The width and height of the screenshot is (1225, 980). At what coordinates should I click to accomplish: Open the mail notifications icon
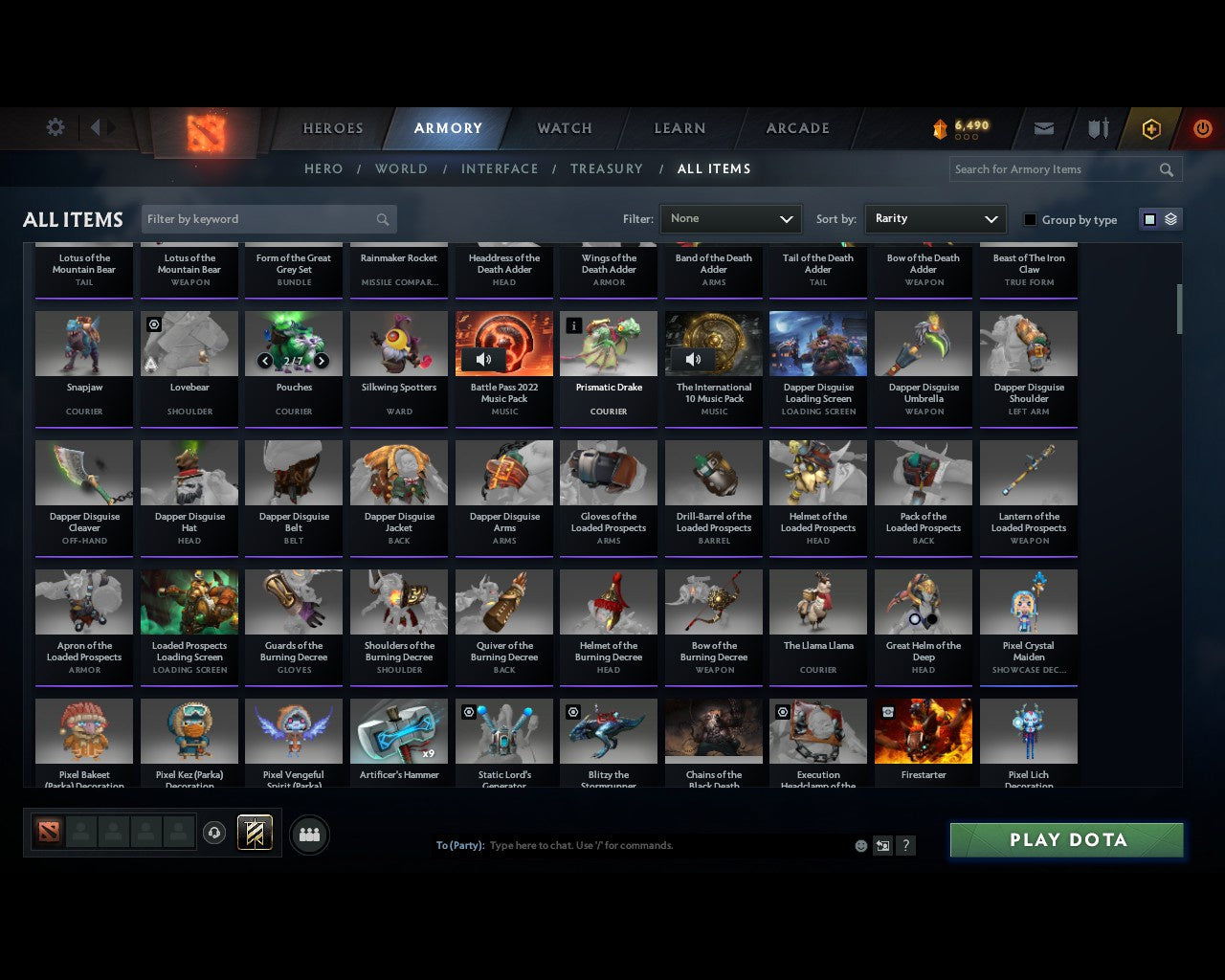point(1043,128)
